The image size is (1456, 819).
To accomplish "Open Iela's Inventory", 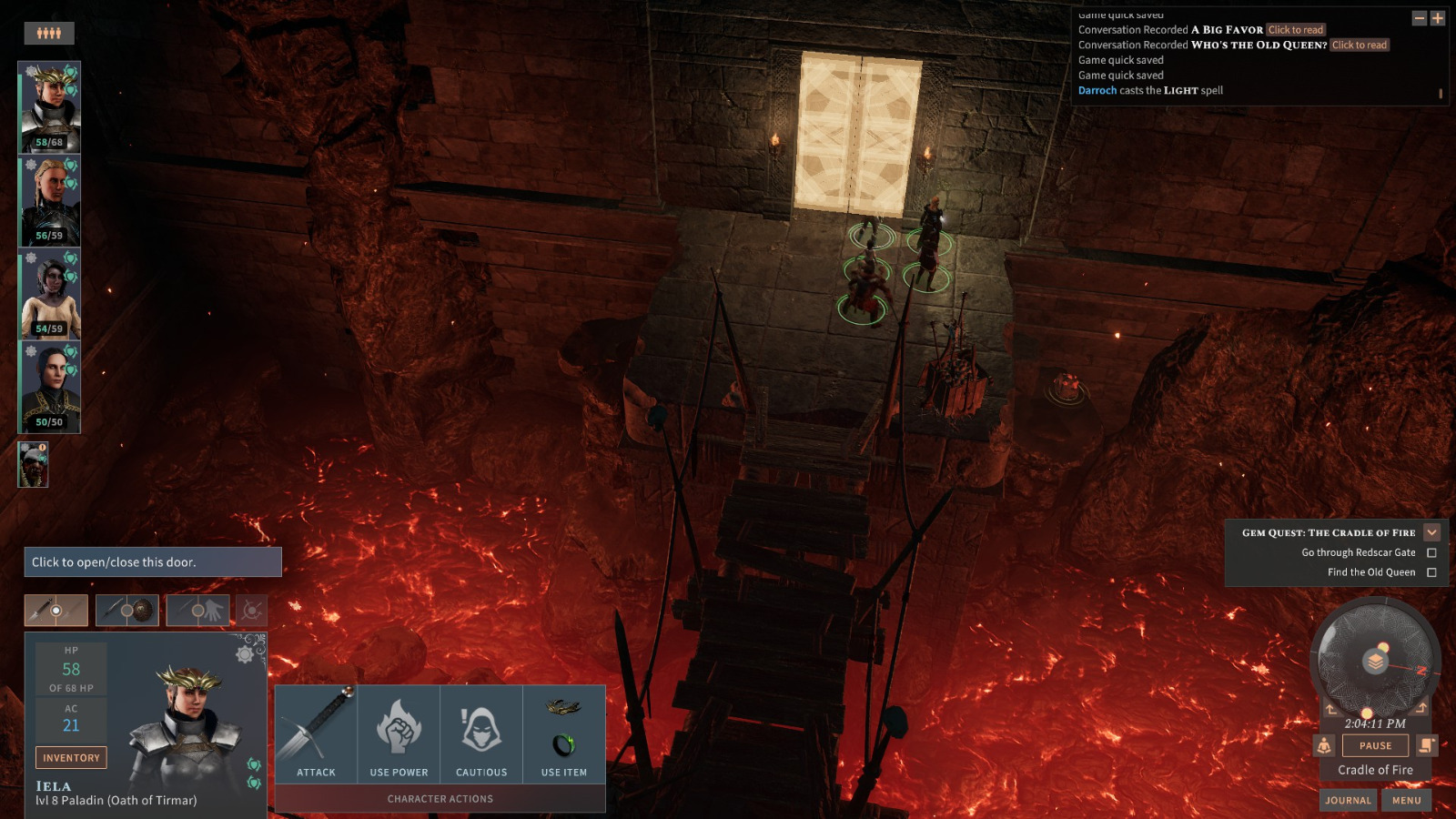I will [70, 757].
